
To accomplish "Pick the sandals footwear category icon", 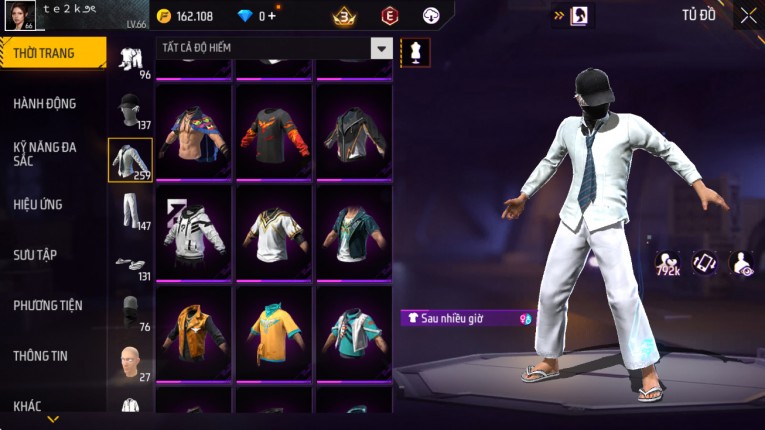I will (x=130, y=264).
